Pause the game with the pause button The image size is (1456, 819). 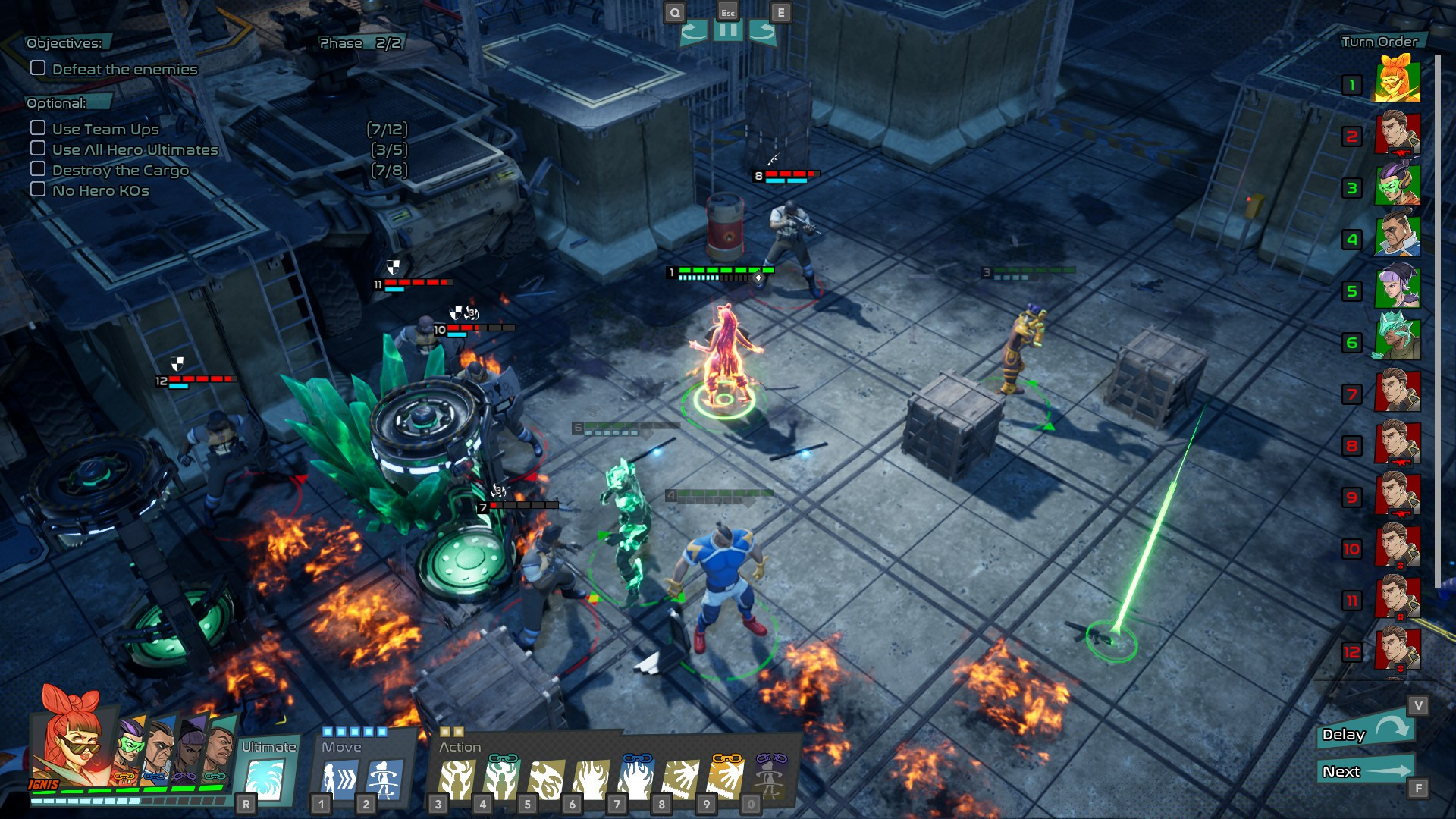(727, 31)
